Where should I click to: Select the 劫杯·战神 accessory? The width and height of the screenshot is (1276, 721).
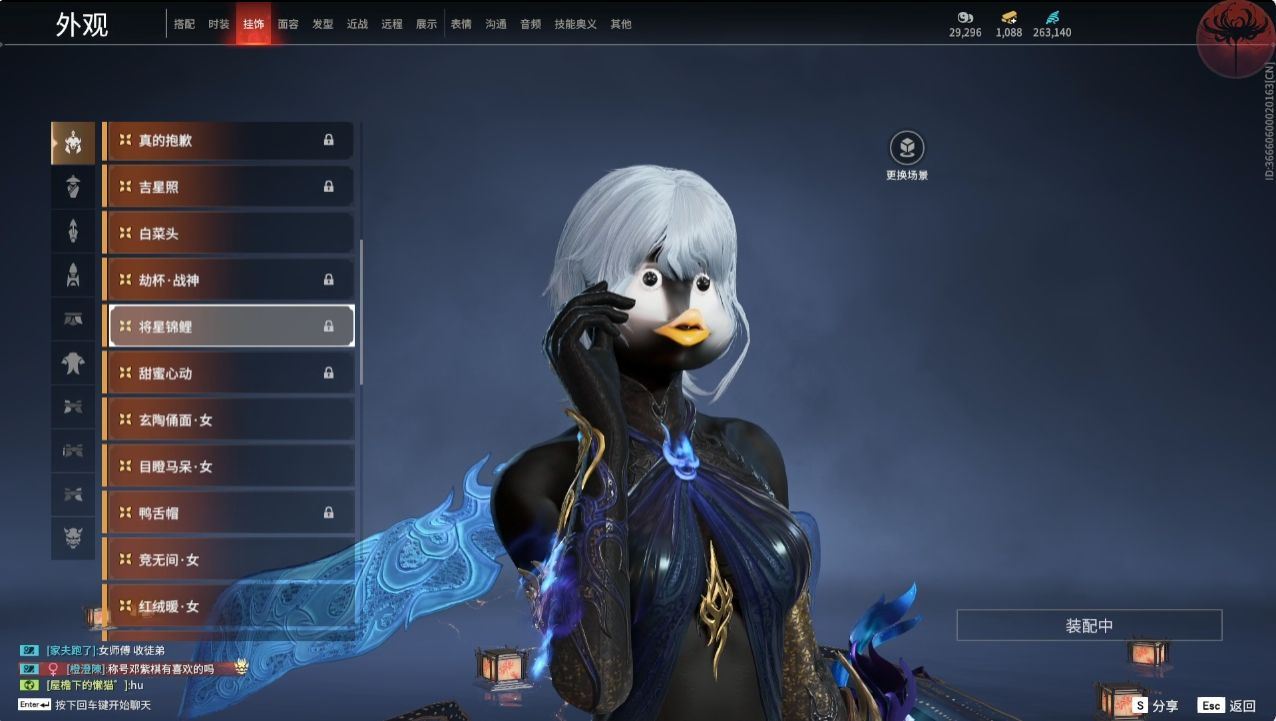[x=229, y=280]
